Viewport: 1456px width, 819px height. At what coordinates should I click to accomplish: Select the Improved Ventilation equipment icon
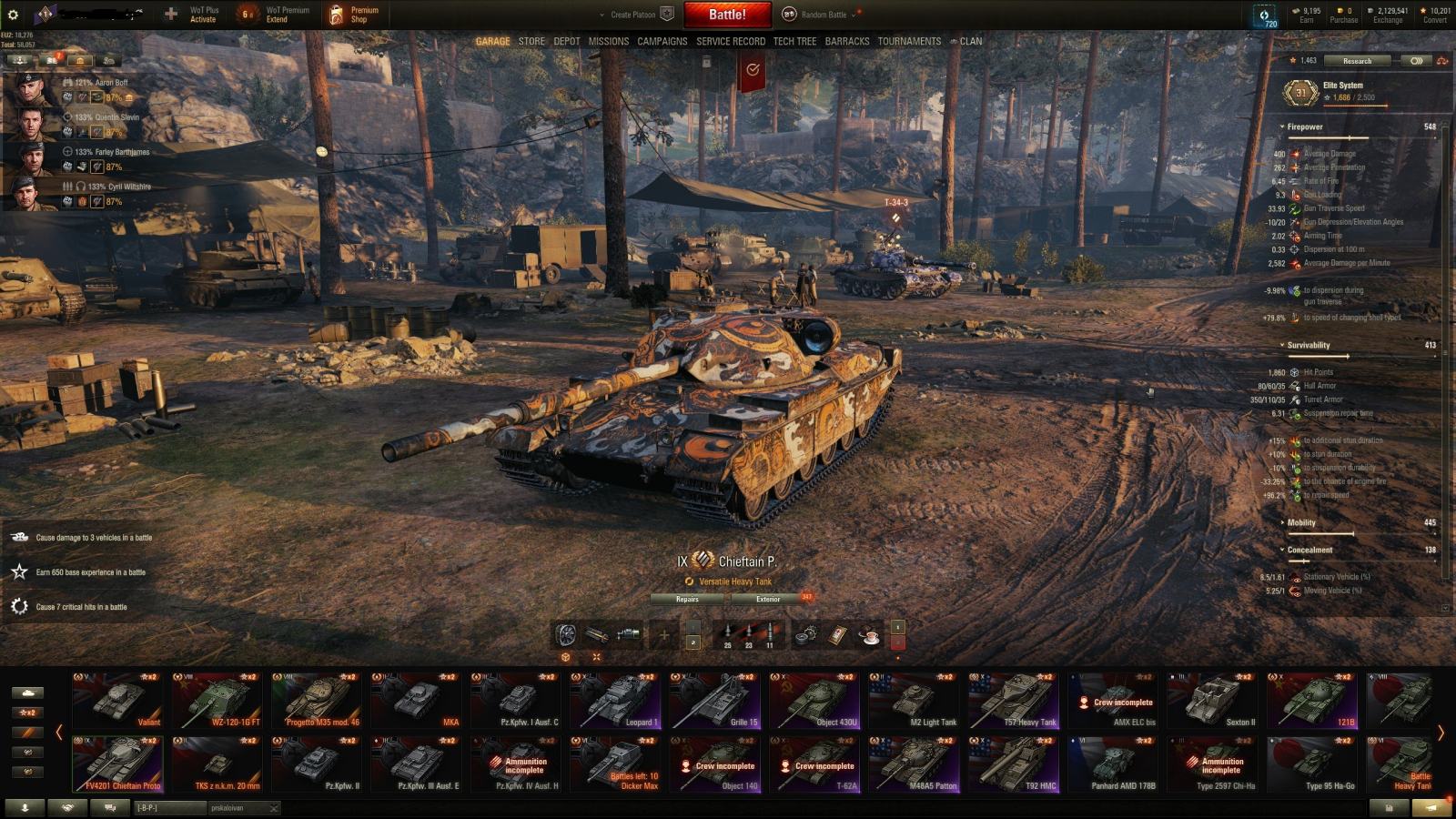[x=566, y=634]
